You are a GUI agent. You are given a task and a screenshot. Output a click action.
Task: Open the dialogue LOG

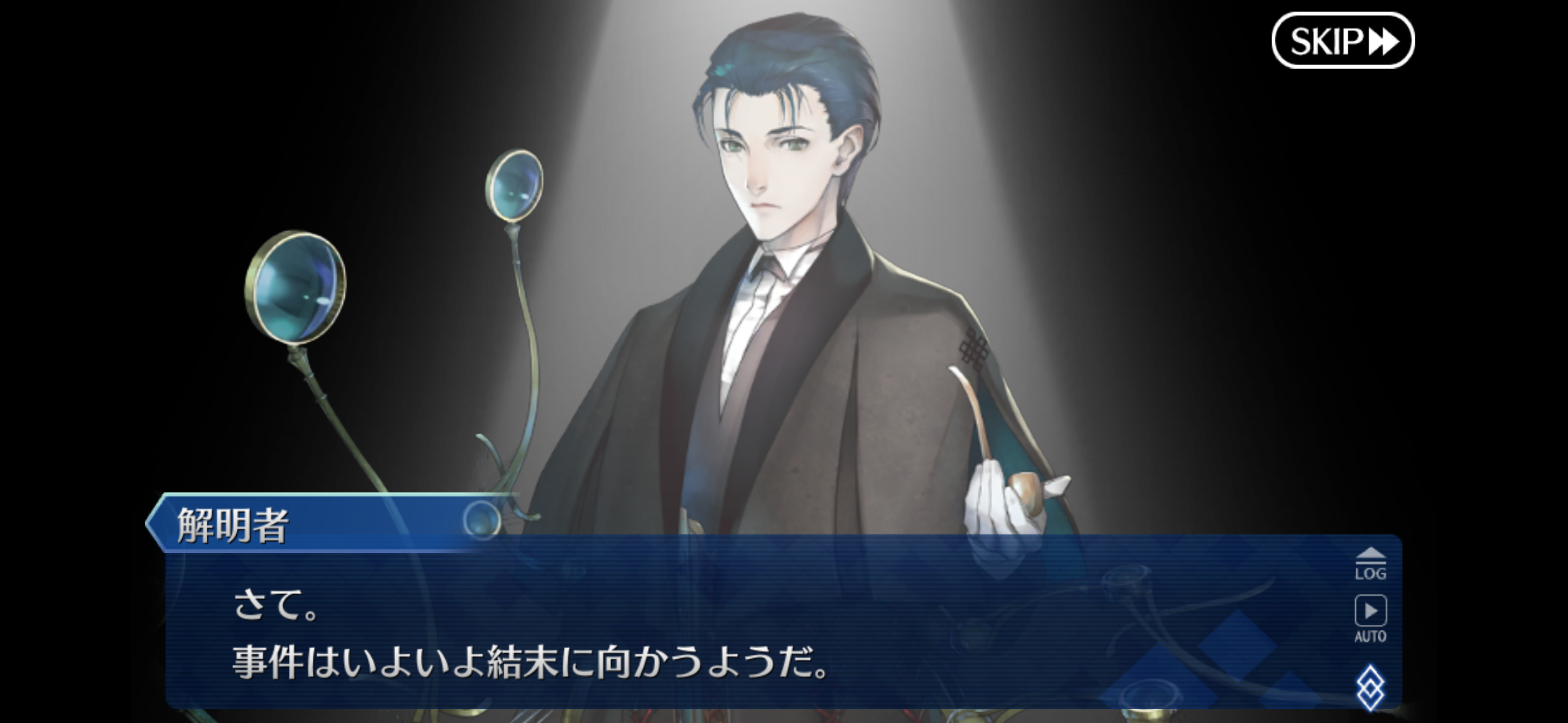pos(1370,564)
